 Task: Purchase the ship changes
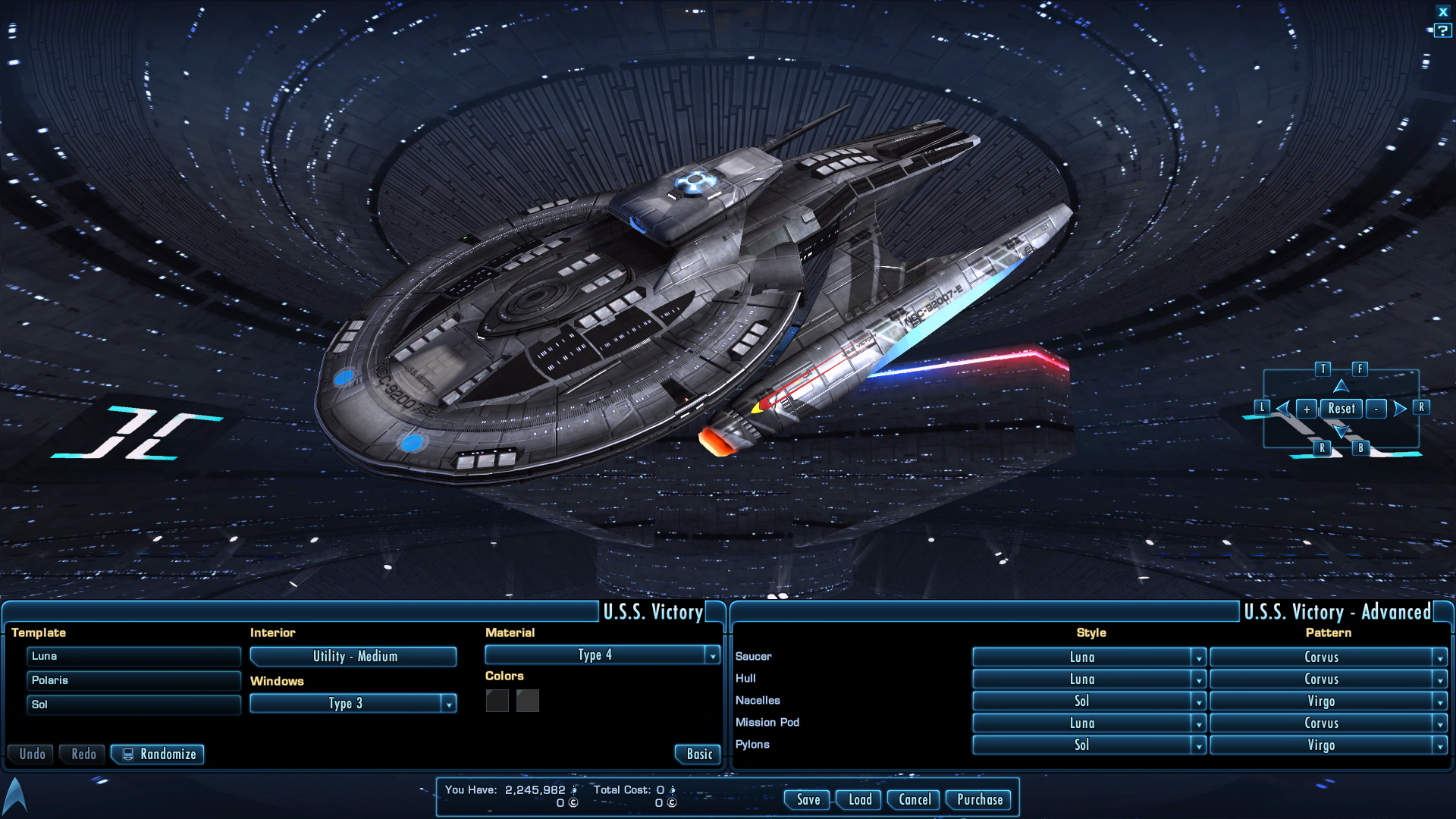point(979,800)
